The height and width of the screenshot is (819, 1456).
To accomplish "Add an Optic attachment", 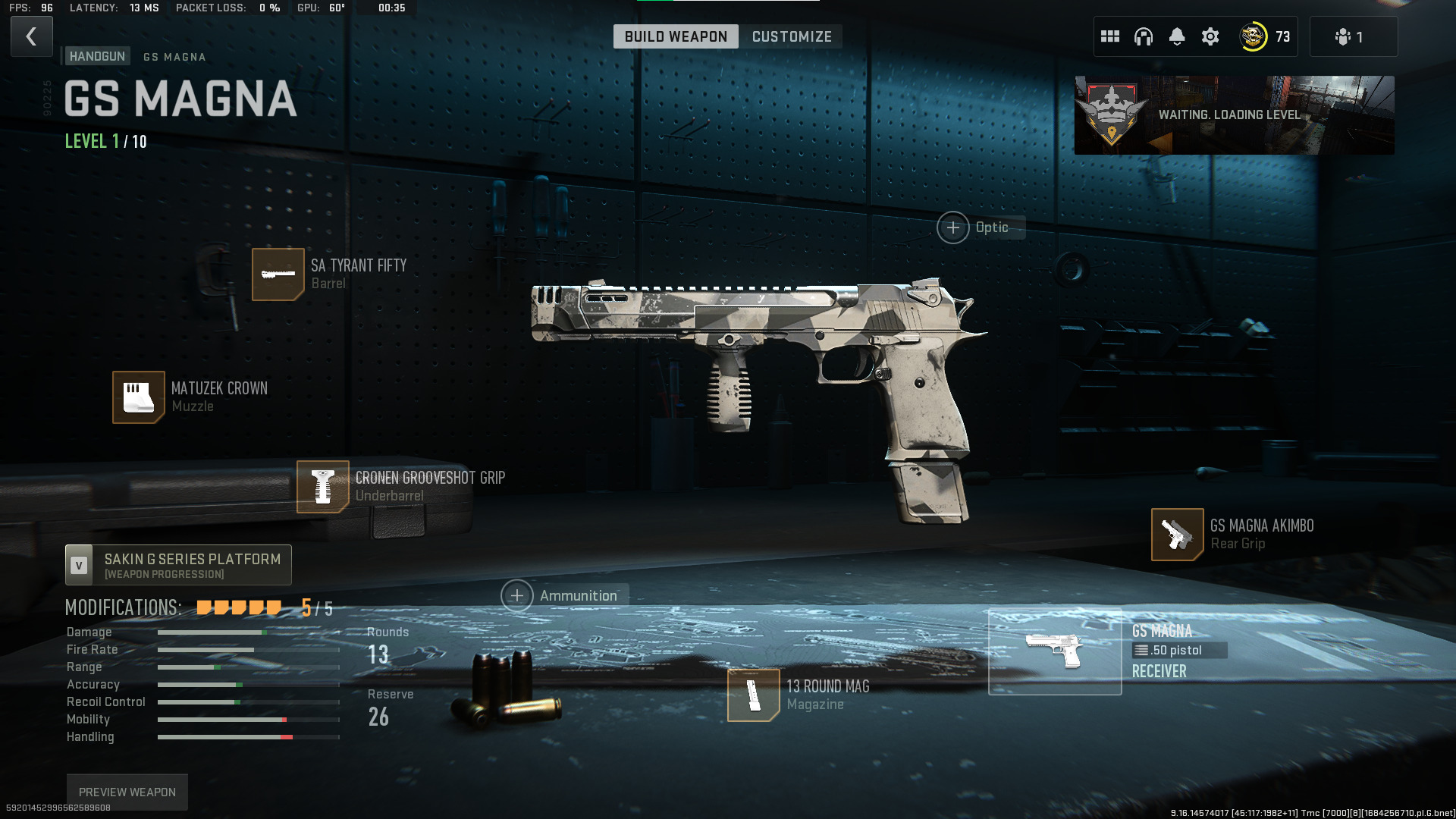I will tap(953, 227).
